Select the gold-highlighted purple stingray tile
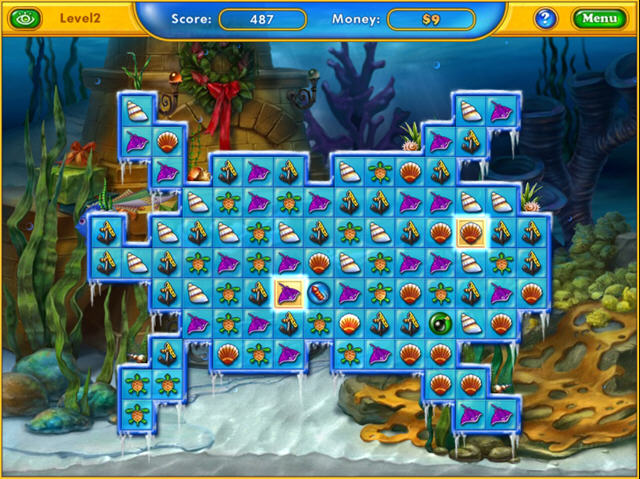640x479 pixels. click(288, 293)
